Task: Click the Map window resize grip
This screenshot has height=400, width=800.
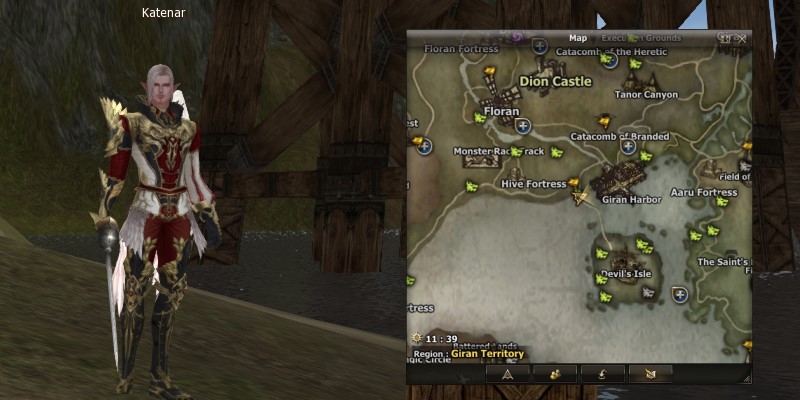Action: tap(743, 378)
